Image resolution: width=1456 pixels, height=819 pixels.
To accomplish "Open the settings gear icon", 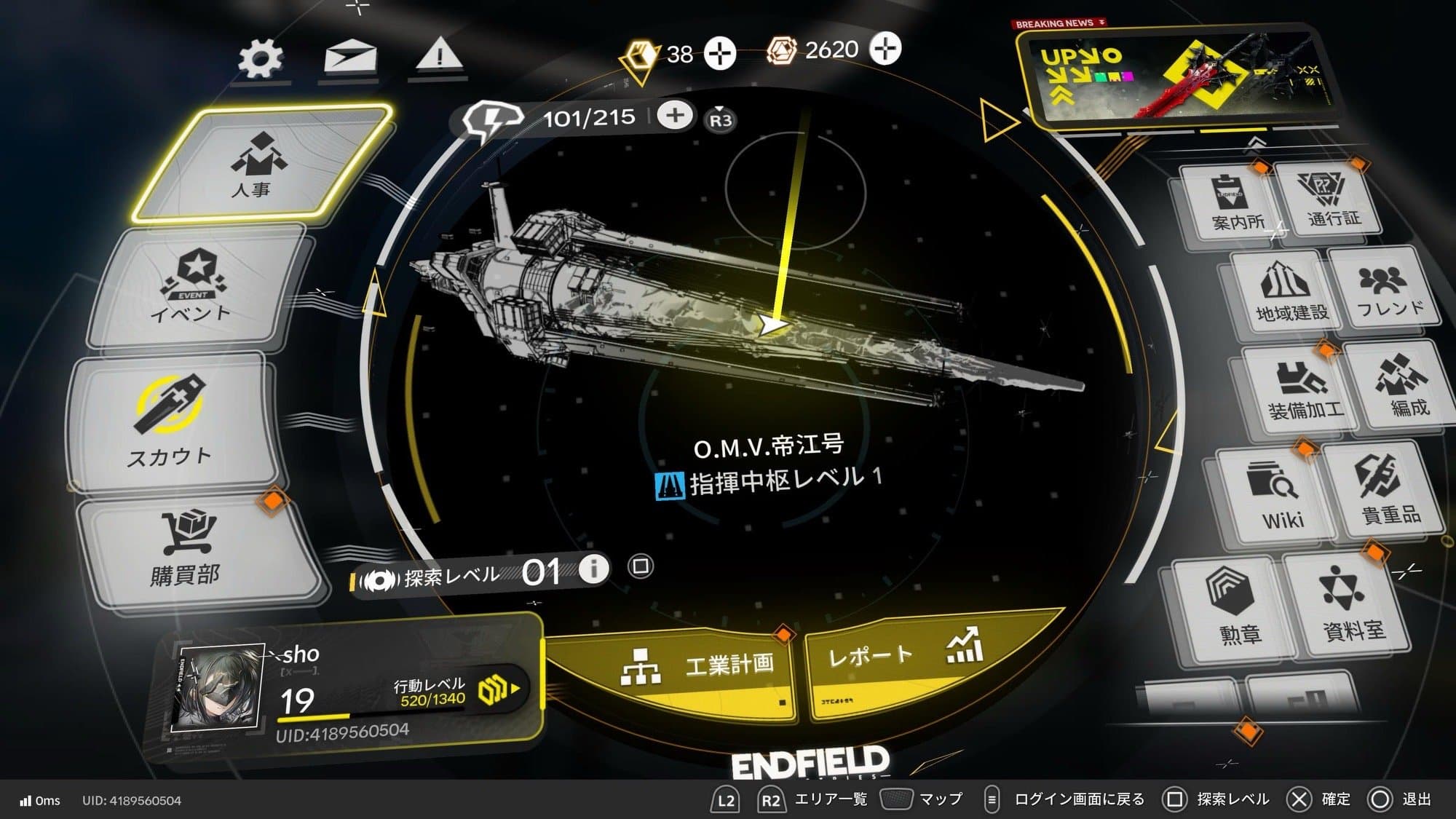I will pyautogui.click(x=261, y=58).
